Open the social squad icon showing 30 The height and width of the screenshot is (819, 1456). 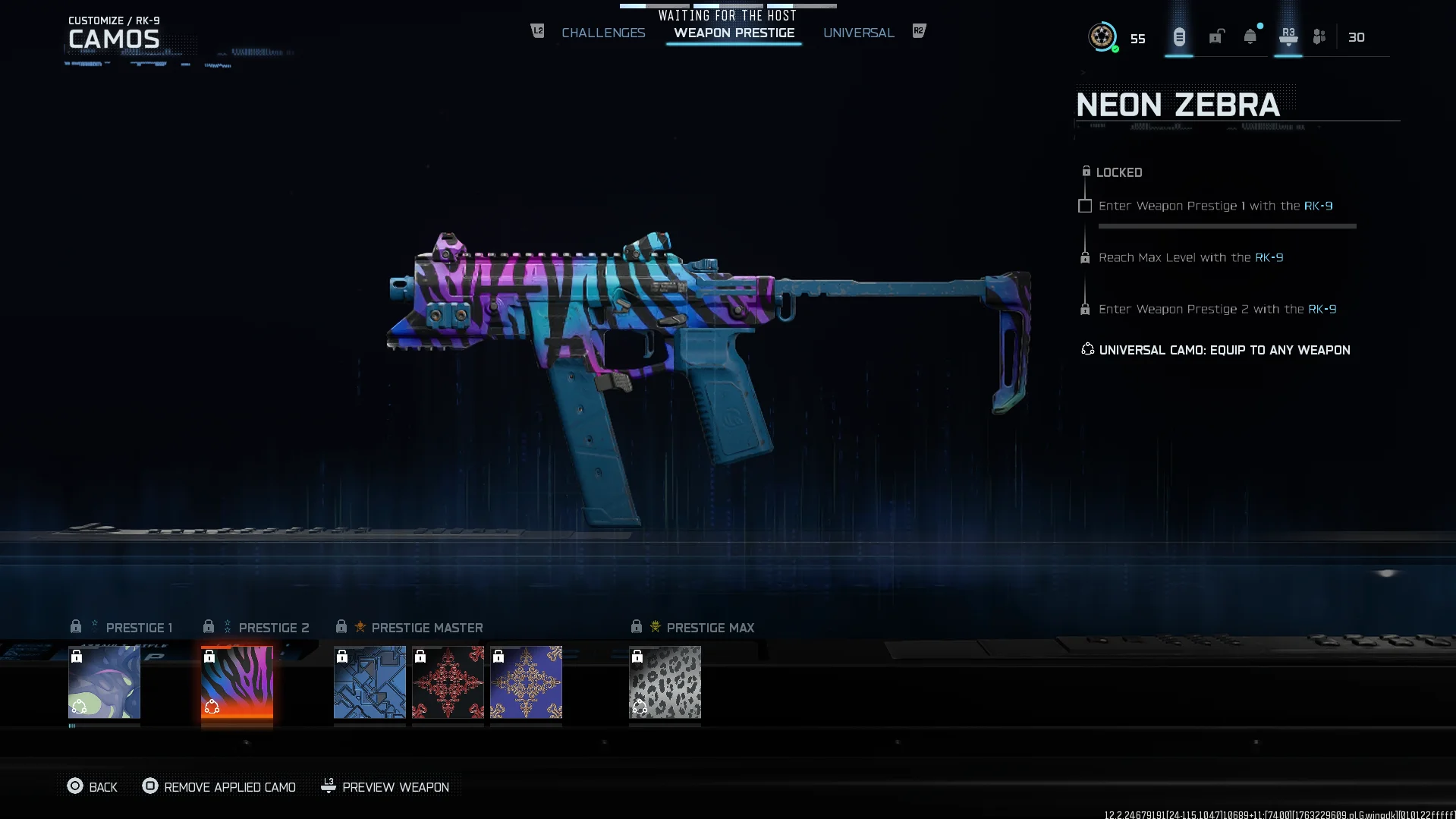tap(1318, 36)
